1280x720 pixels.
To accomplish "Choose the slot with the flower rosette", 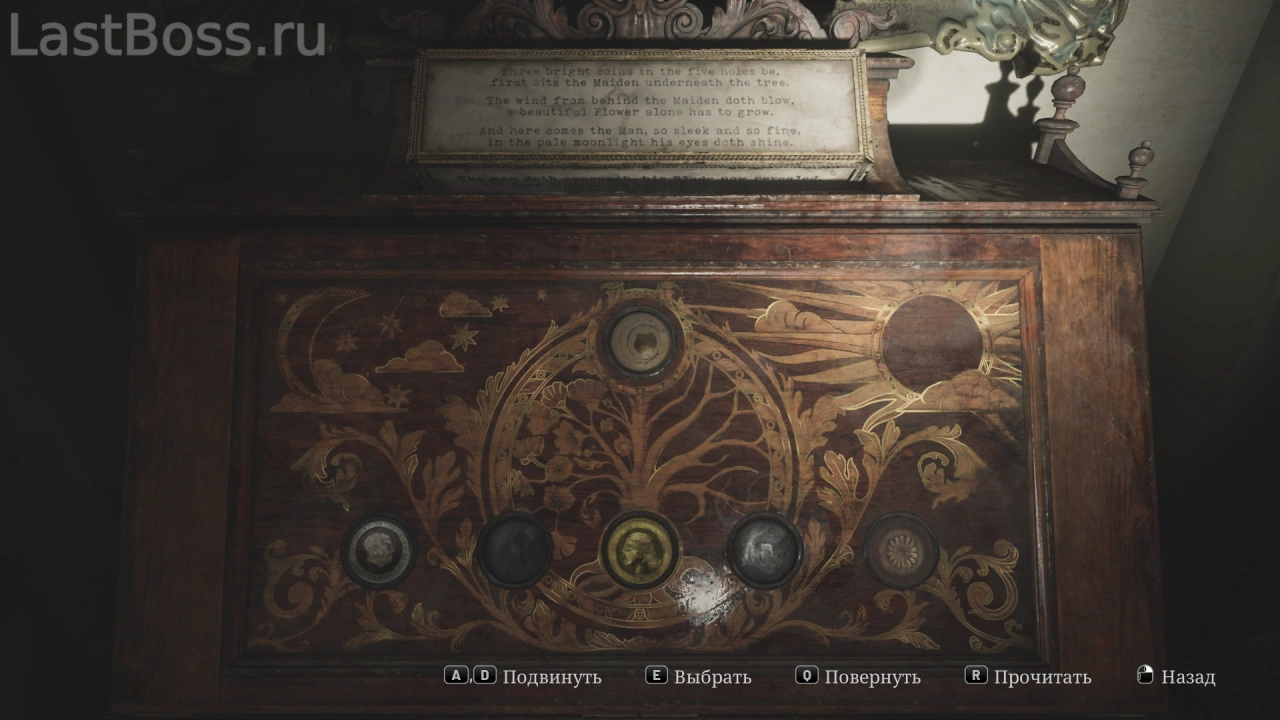I will [x=901, y=550].
